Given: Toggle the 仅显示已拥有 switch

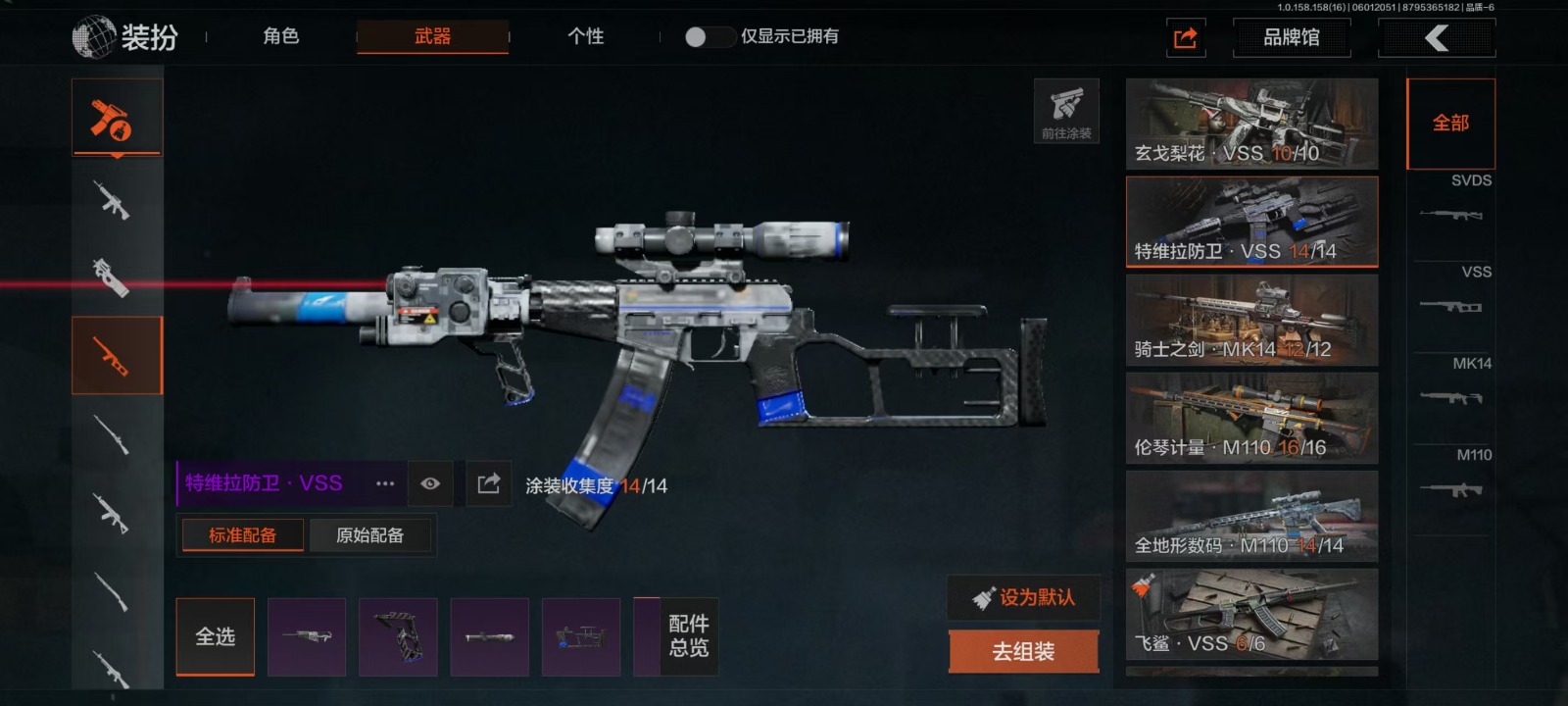Looking at the screenshot, I should pyautogui.click(x=710, y=37).
